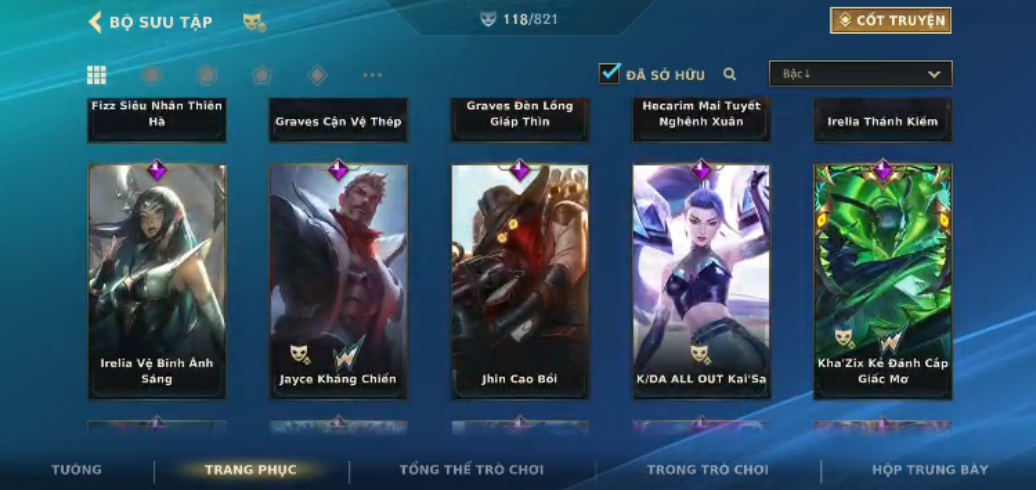Pick the K/DA ALL OUT Kai'Sa skin
This screenshot has height=490, width=1036.
pyautogui.click(x=701, y=280)
